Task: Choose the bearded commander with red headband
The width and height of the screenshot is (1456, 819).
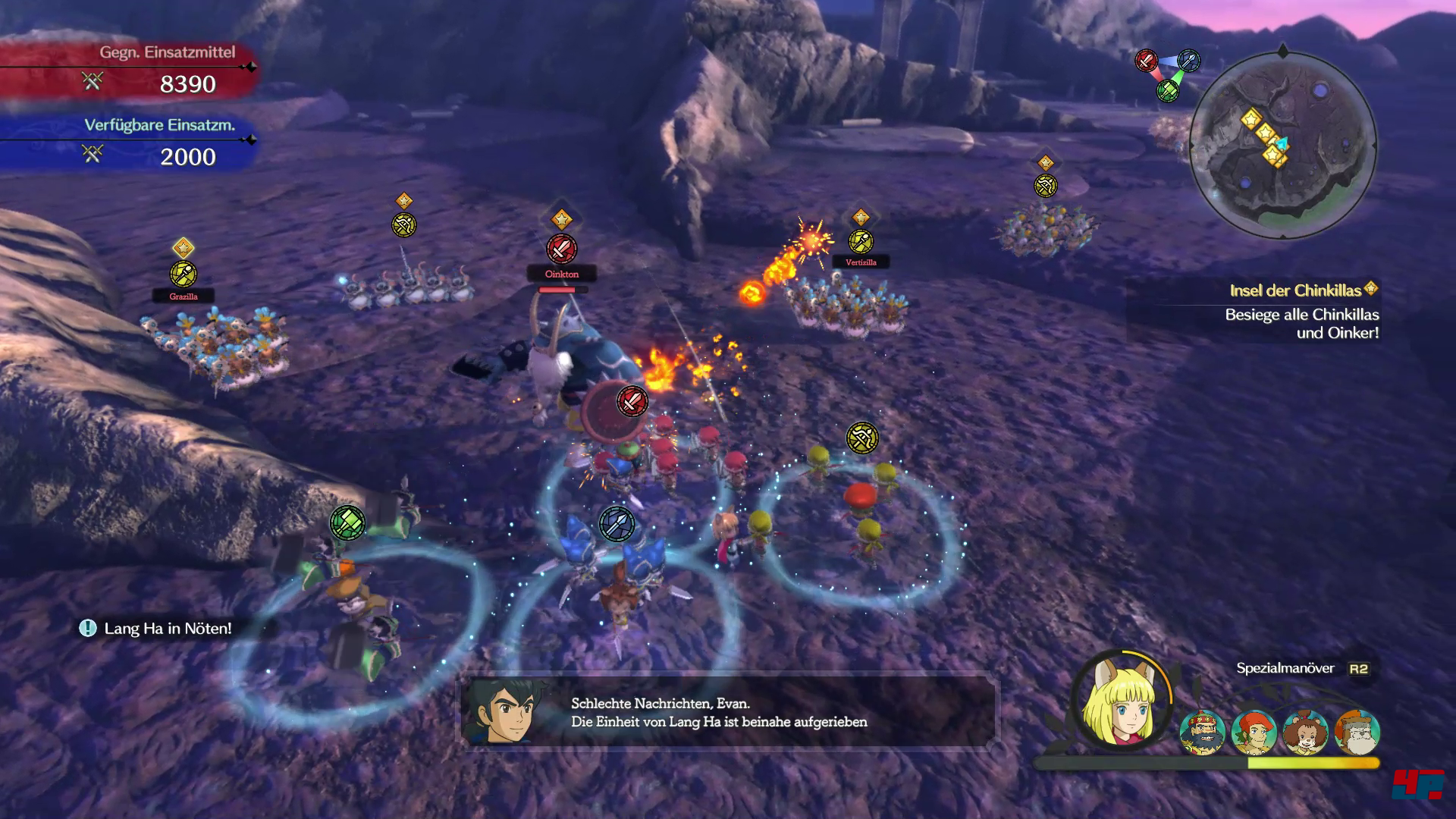Action: coord(1203,733)
